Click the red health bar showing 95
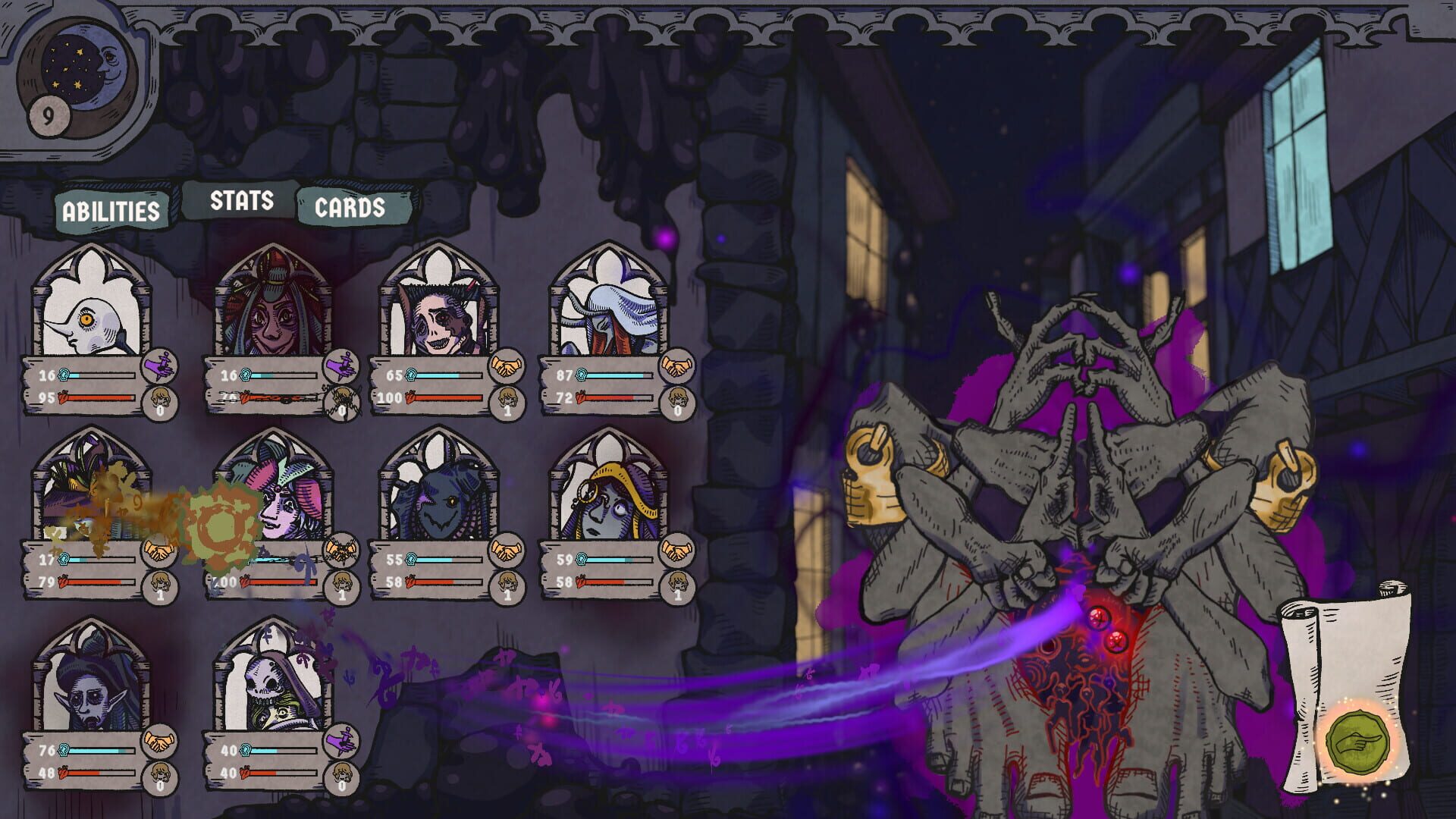Screen dimensions: 1456x819 point(99,395)
